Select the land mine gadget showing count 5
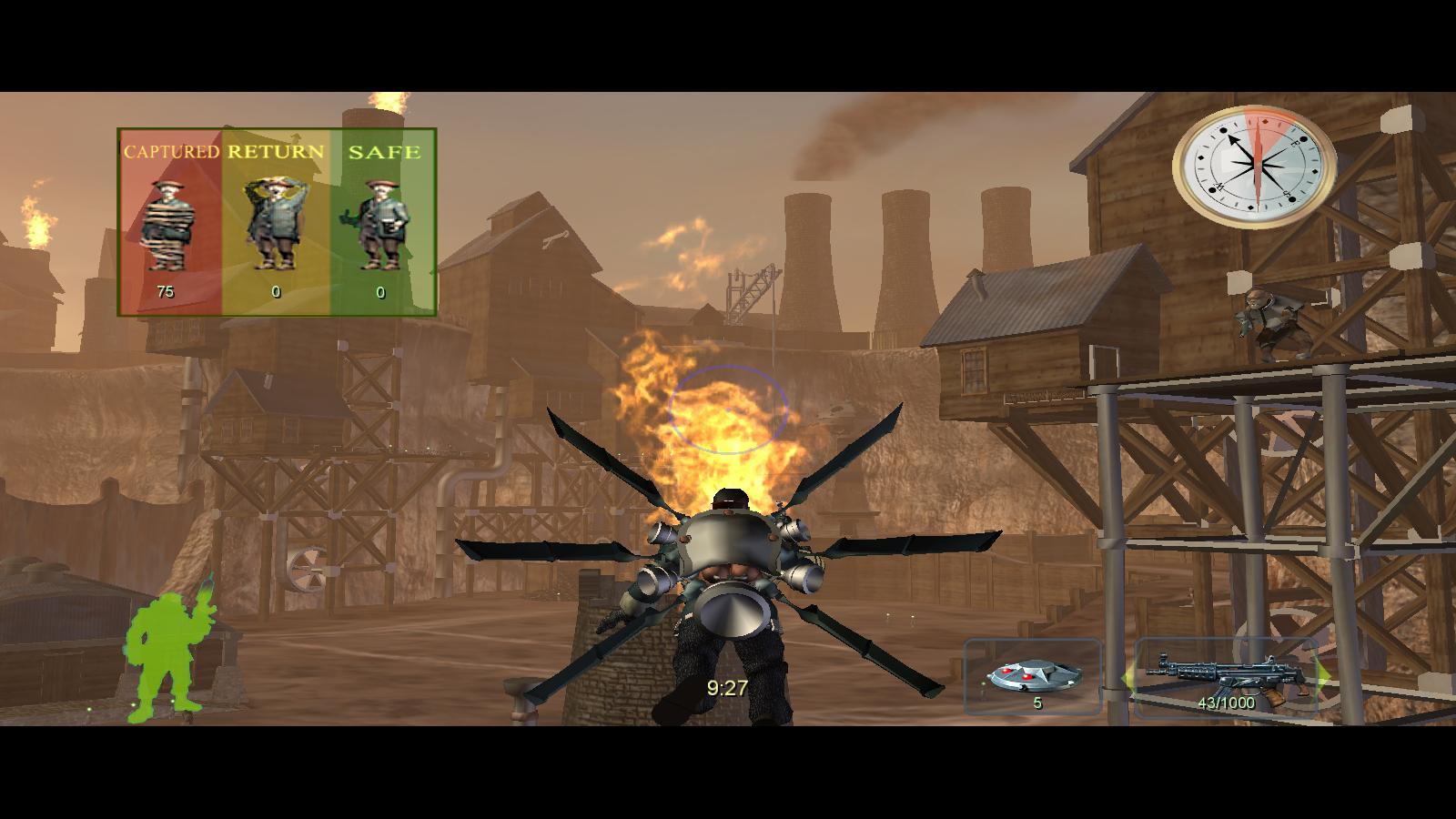1456x819 pixels. tap(1035, 676)
